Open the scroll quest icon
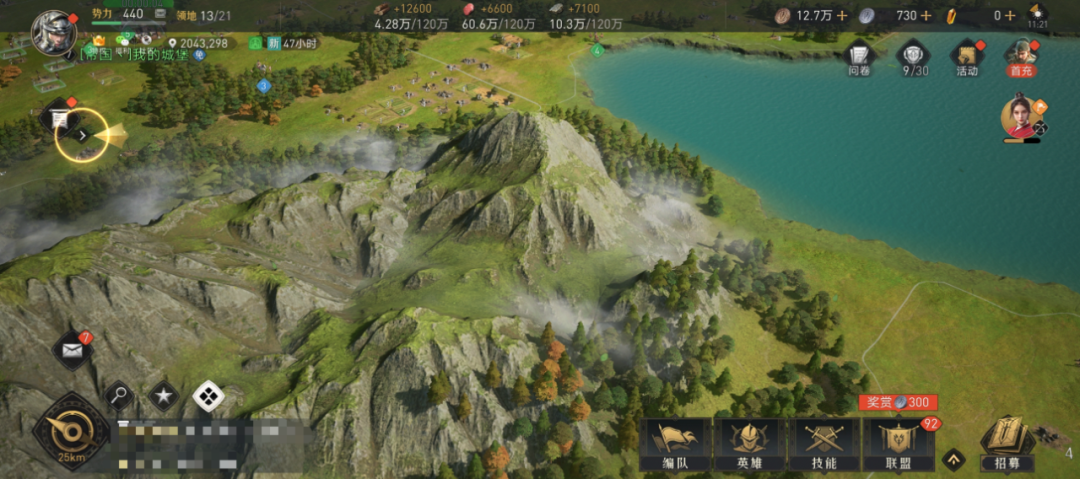 click(x=60, y=118)
